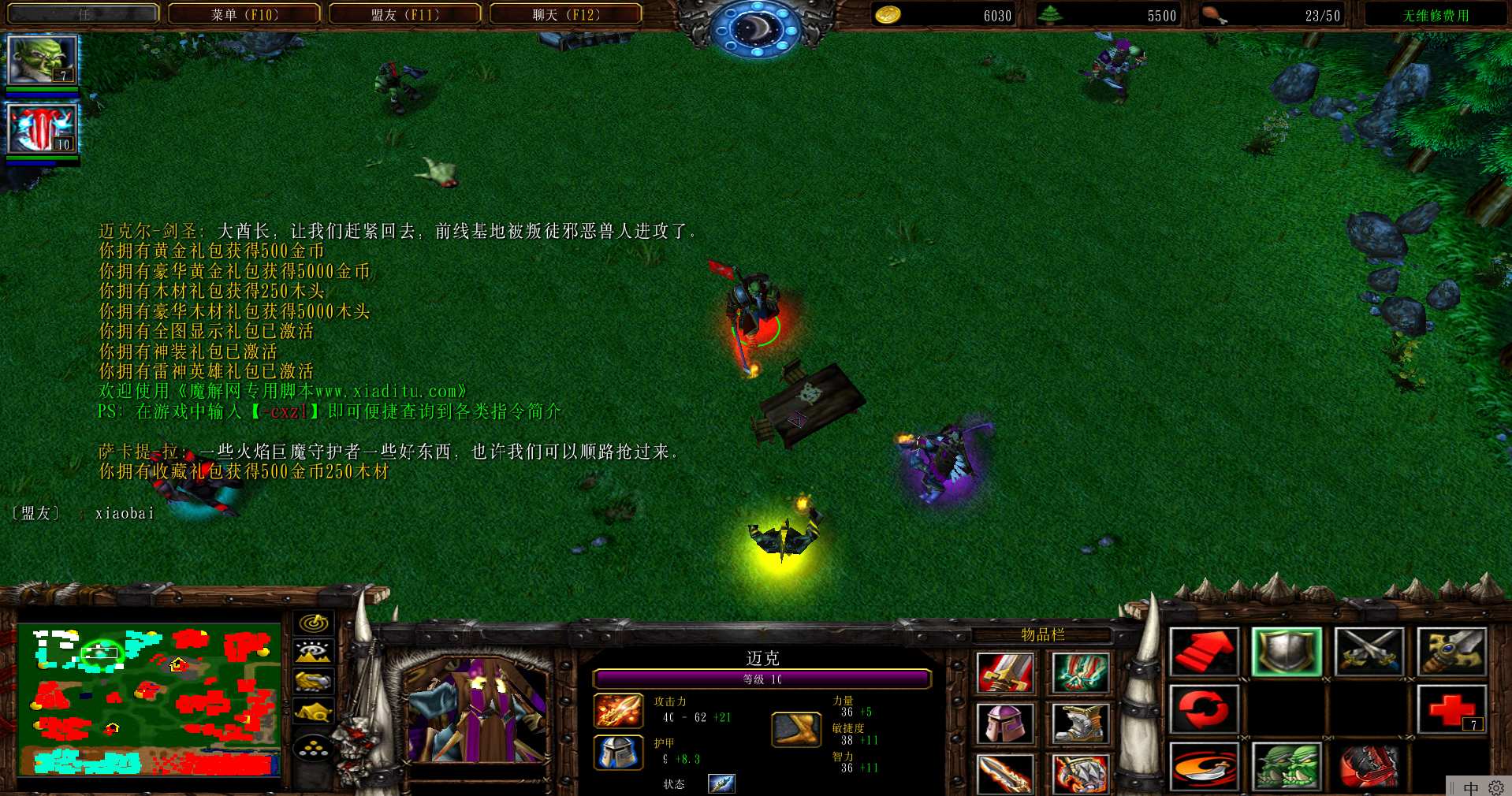Select the purple helmet inventory item
Viewport: 1512px width, 796px height.
[1004, 723]
